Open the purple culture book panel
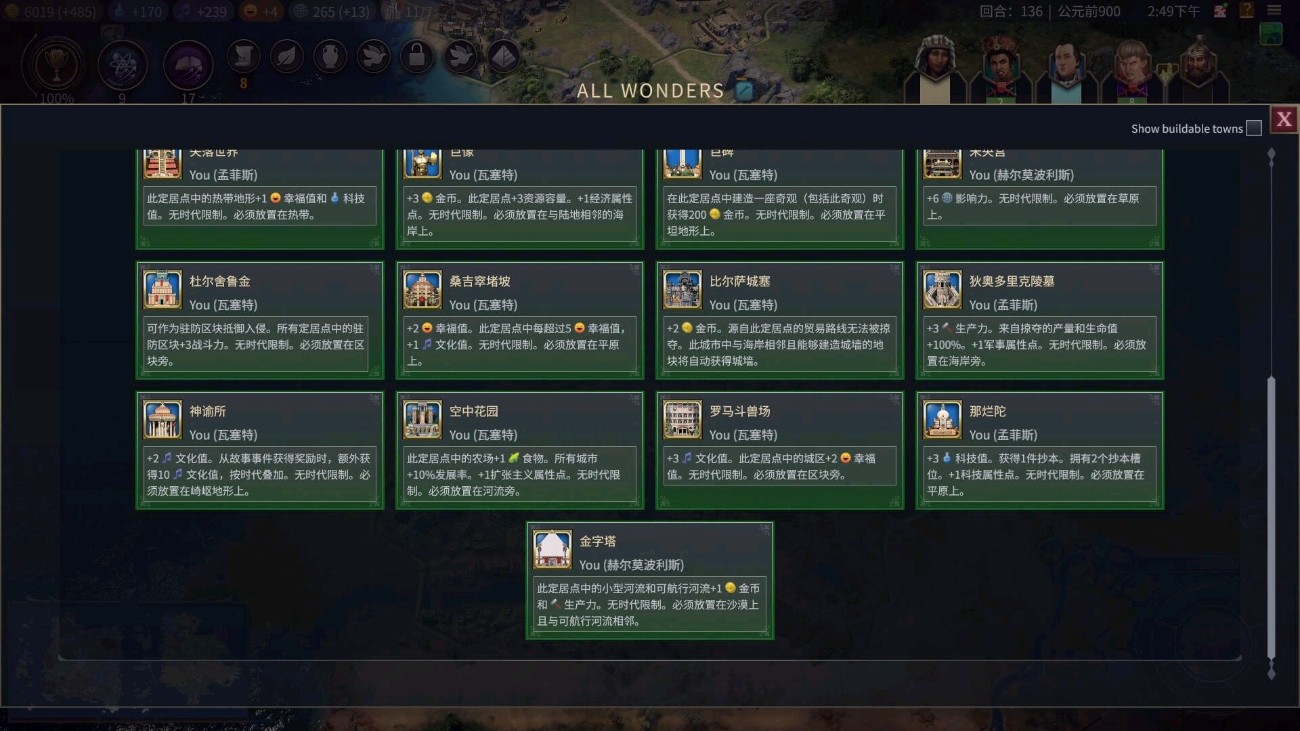 pyautogui.click(x=189, y=65)
